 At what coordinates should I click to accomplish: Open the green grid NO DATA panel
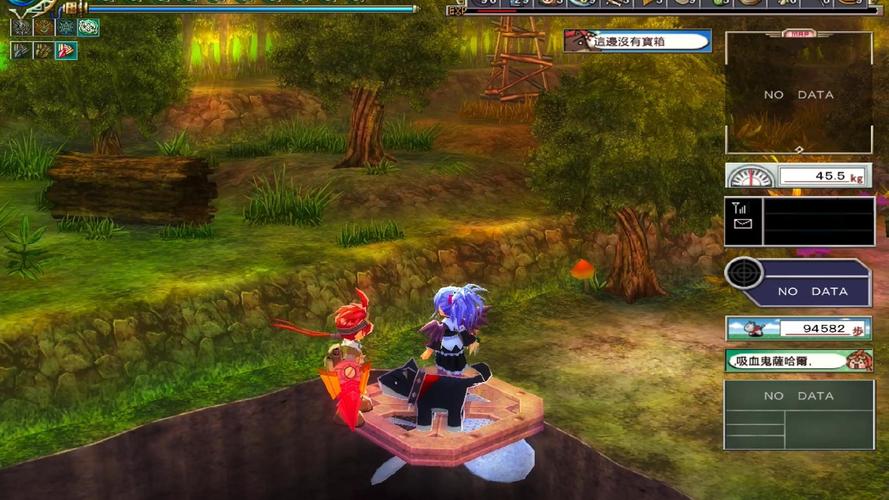[798, 414]
